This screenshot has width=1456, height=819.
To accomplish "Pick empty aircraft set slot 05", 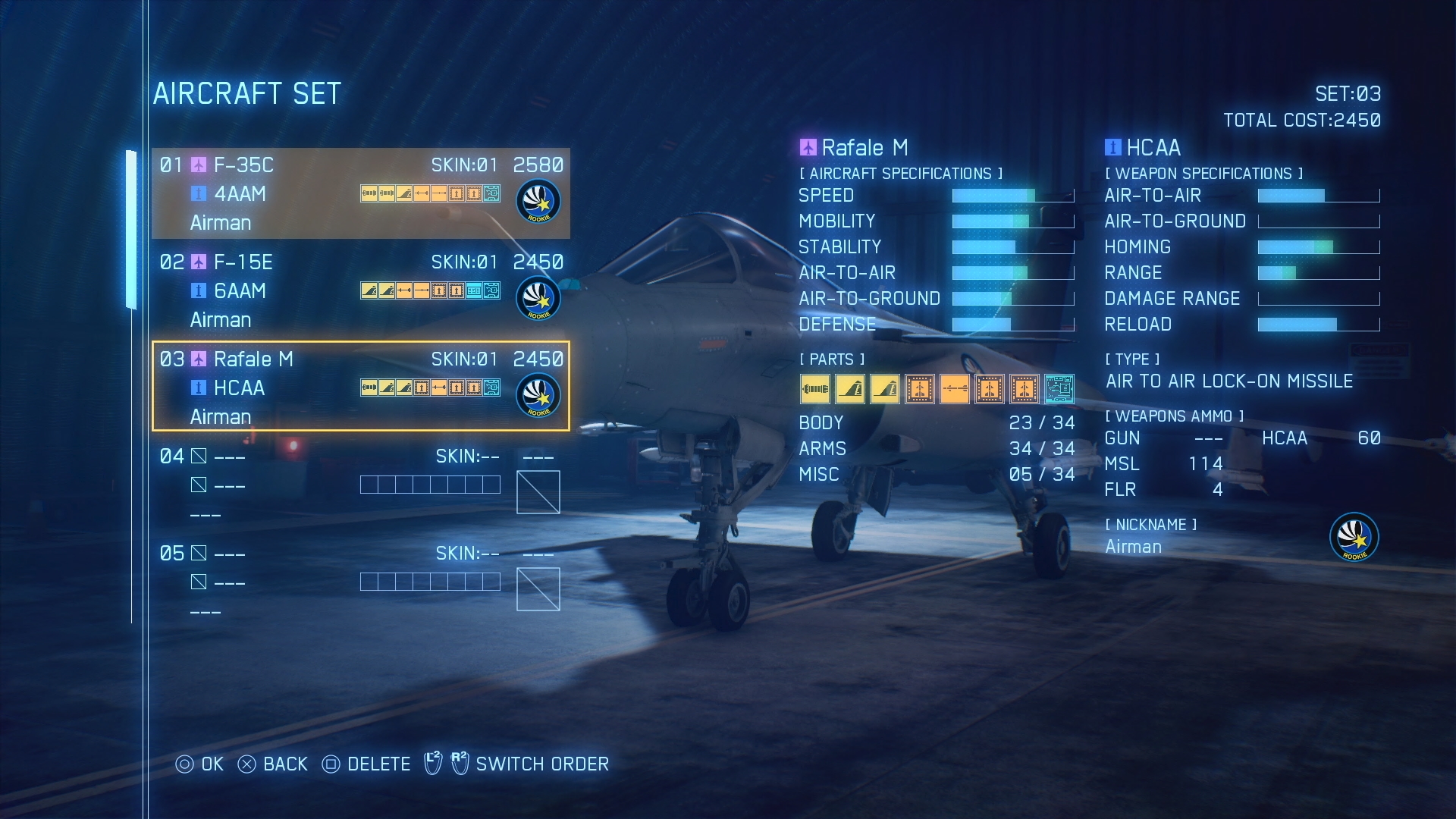I will (360, 582).
